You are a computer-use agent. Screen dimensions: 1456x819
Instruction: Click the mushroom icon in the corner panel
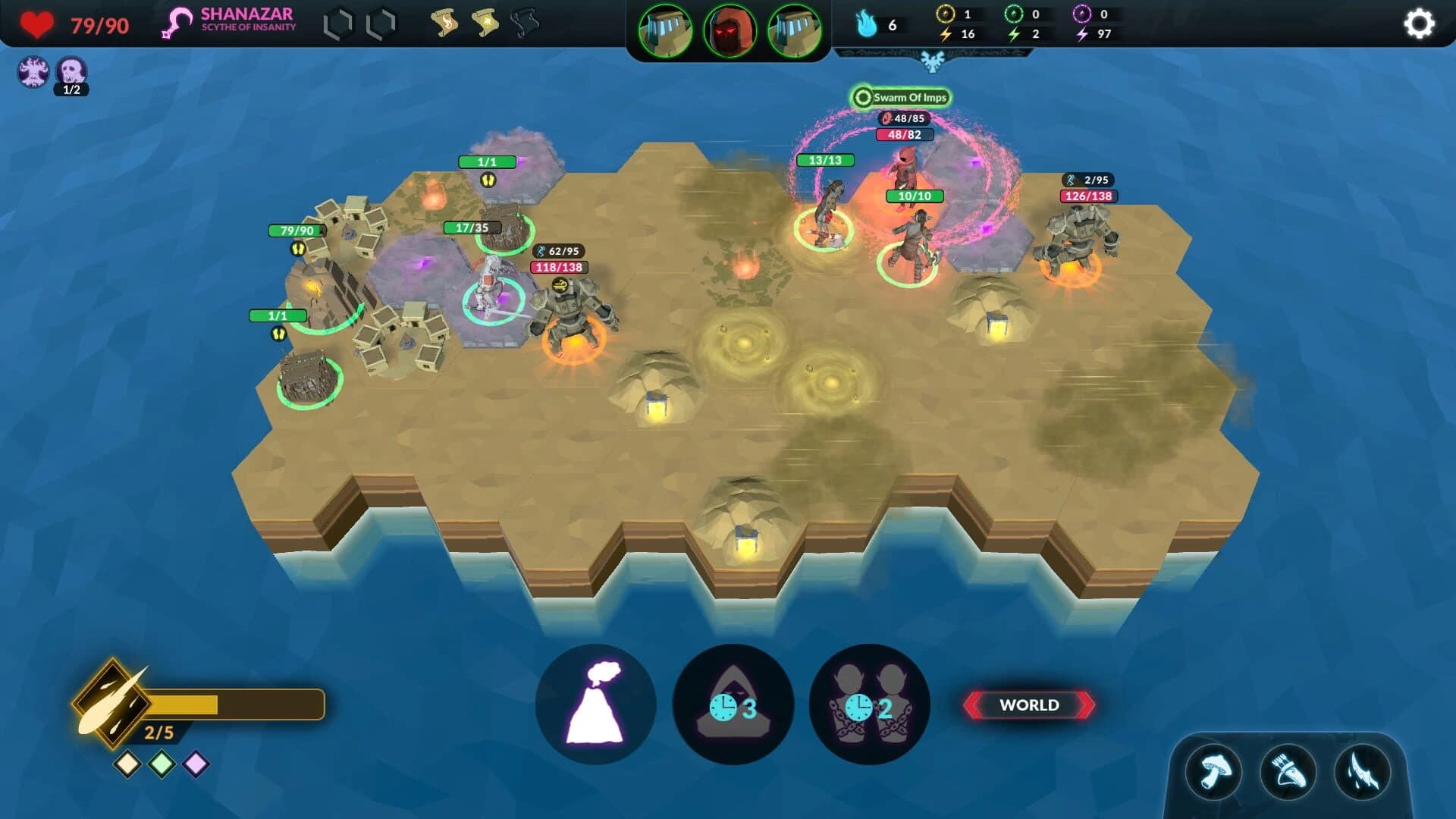[x=1213, y=773]
